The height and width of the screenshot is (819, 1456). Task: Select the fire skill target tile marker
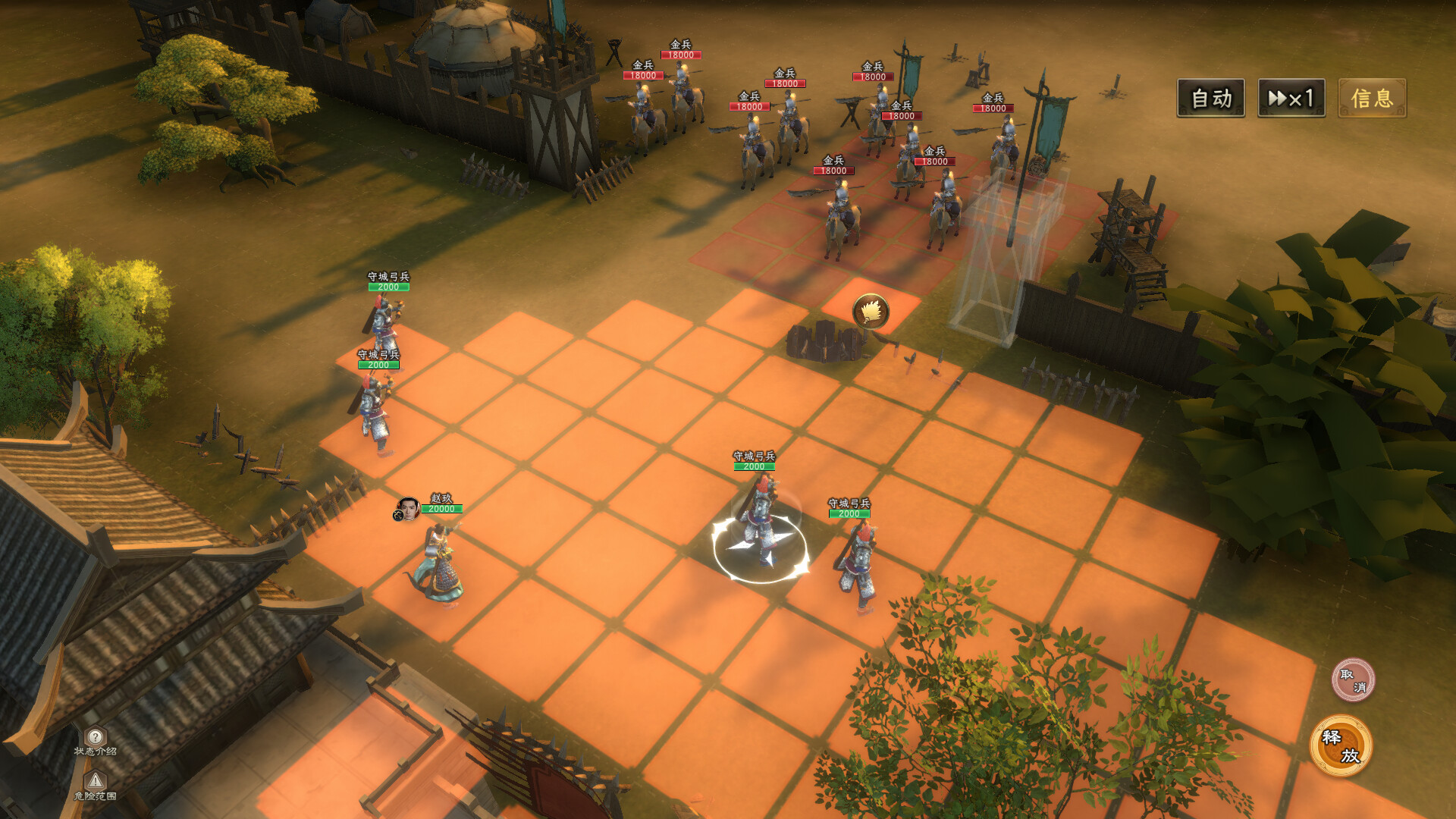871,311
